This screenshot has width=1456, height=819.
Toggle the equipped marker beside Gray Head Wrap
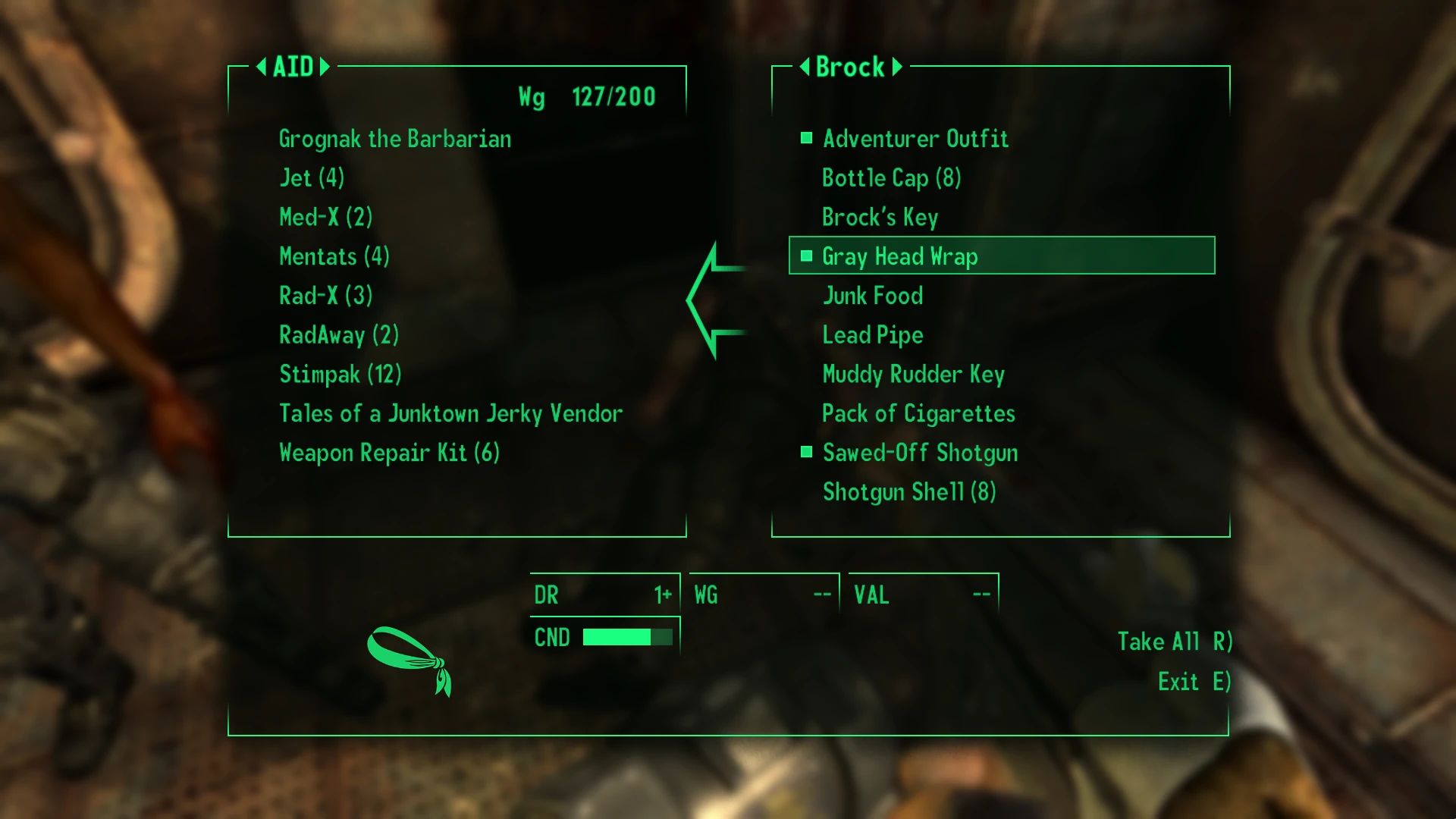805,256
